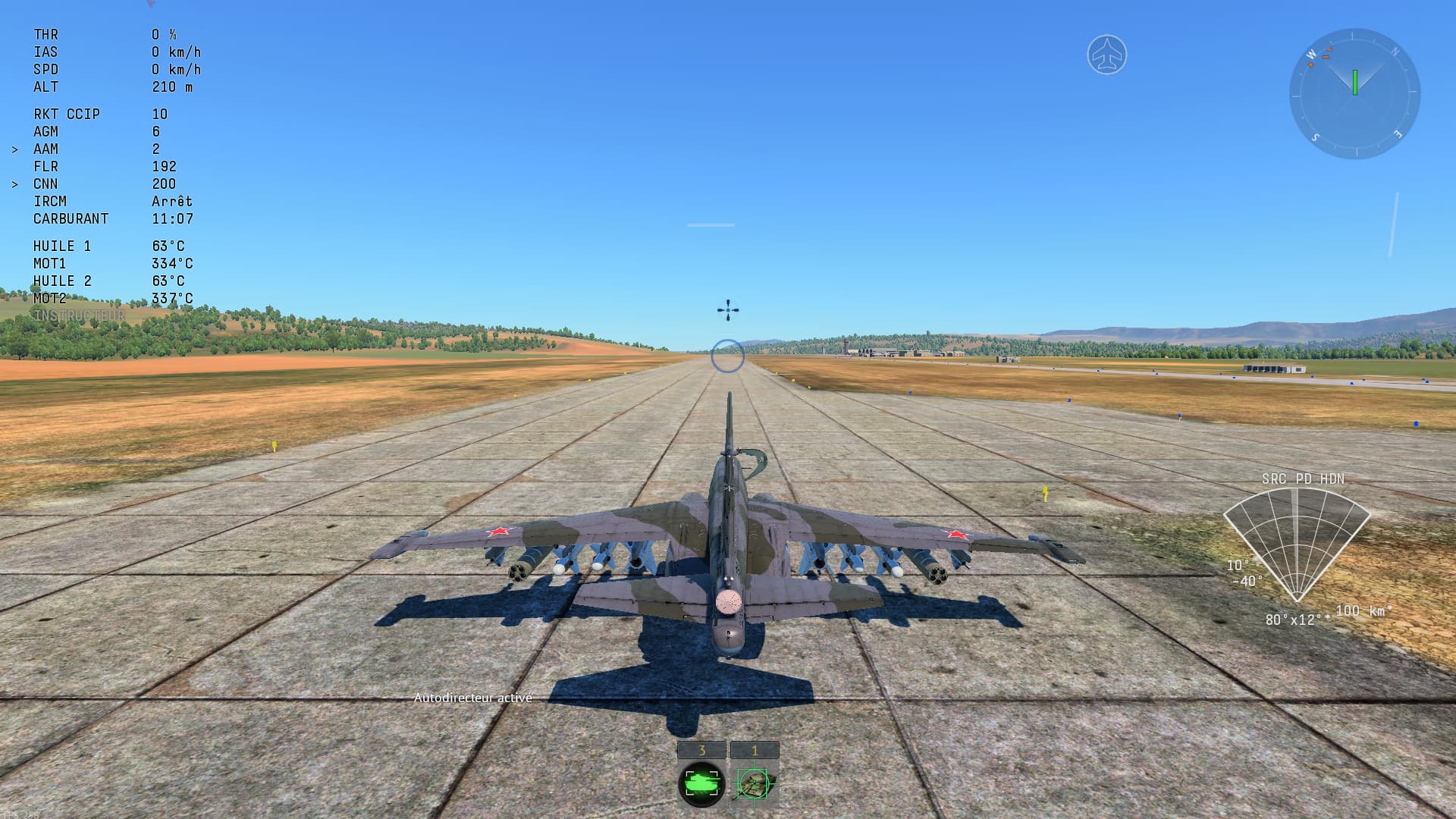Switch to the PD radar mode tab
Screen dimensions: 1456x819
[1303, 479]
